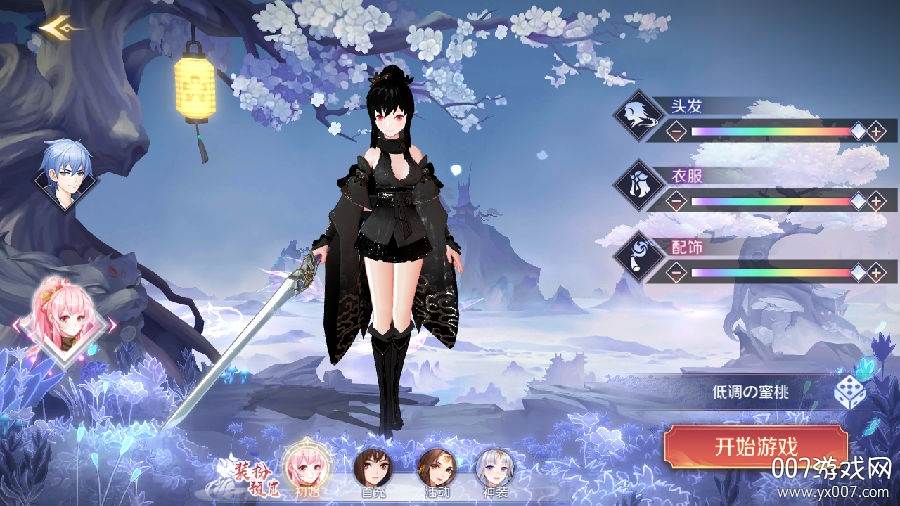Preview the 神装 divine outfit
The height and width of the screenshot is (506, 900).
pyautogui.click(x=493, y=468)
